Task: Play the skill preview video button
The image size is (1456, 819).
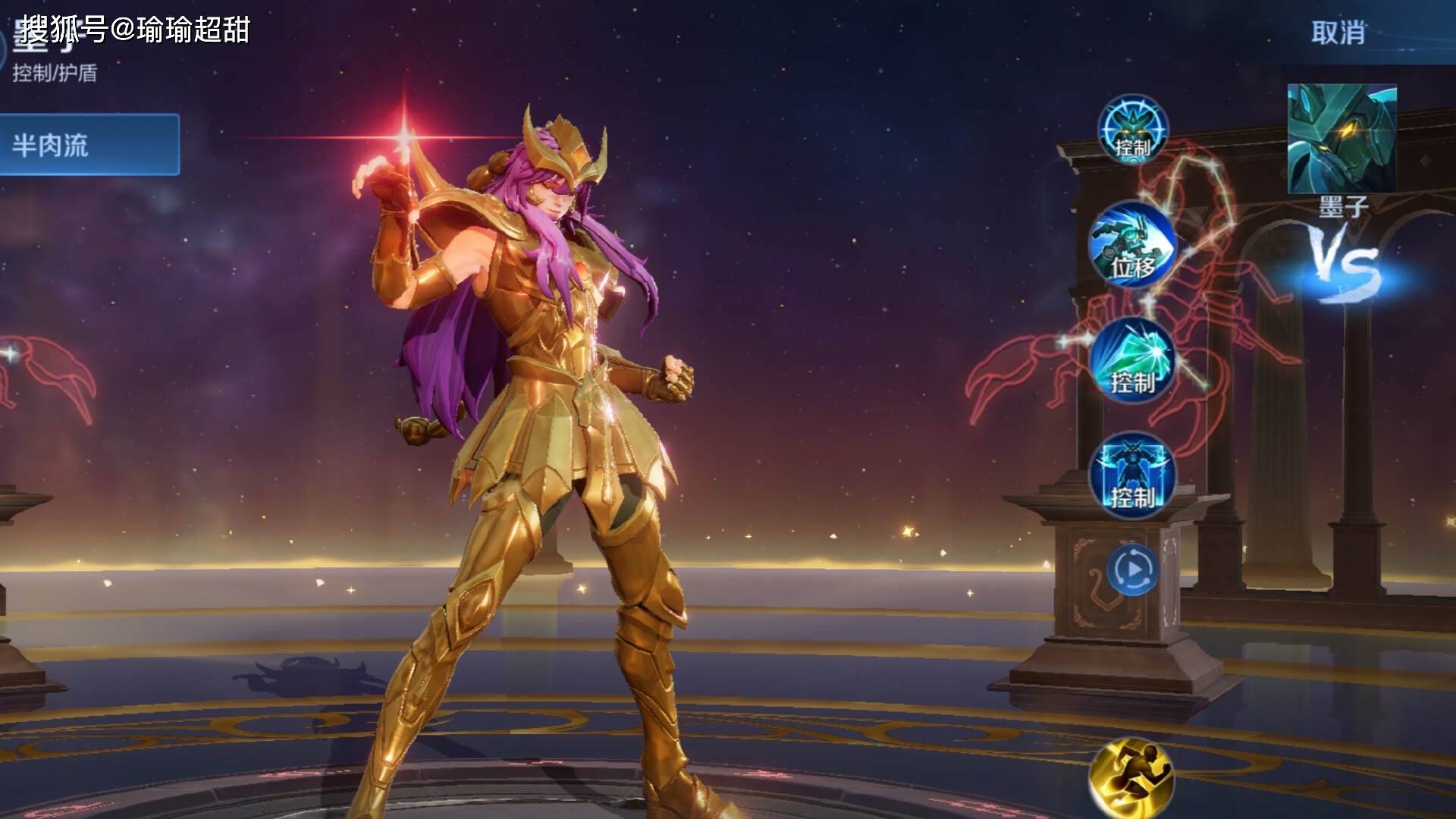Action: tap(1132, 569)
